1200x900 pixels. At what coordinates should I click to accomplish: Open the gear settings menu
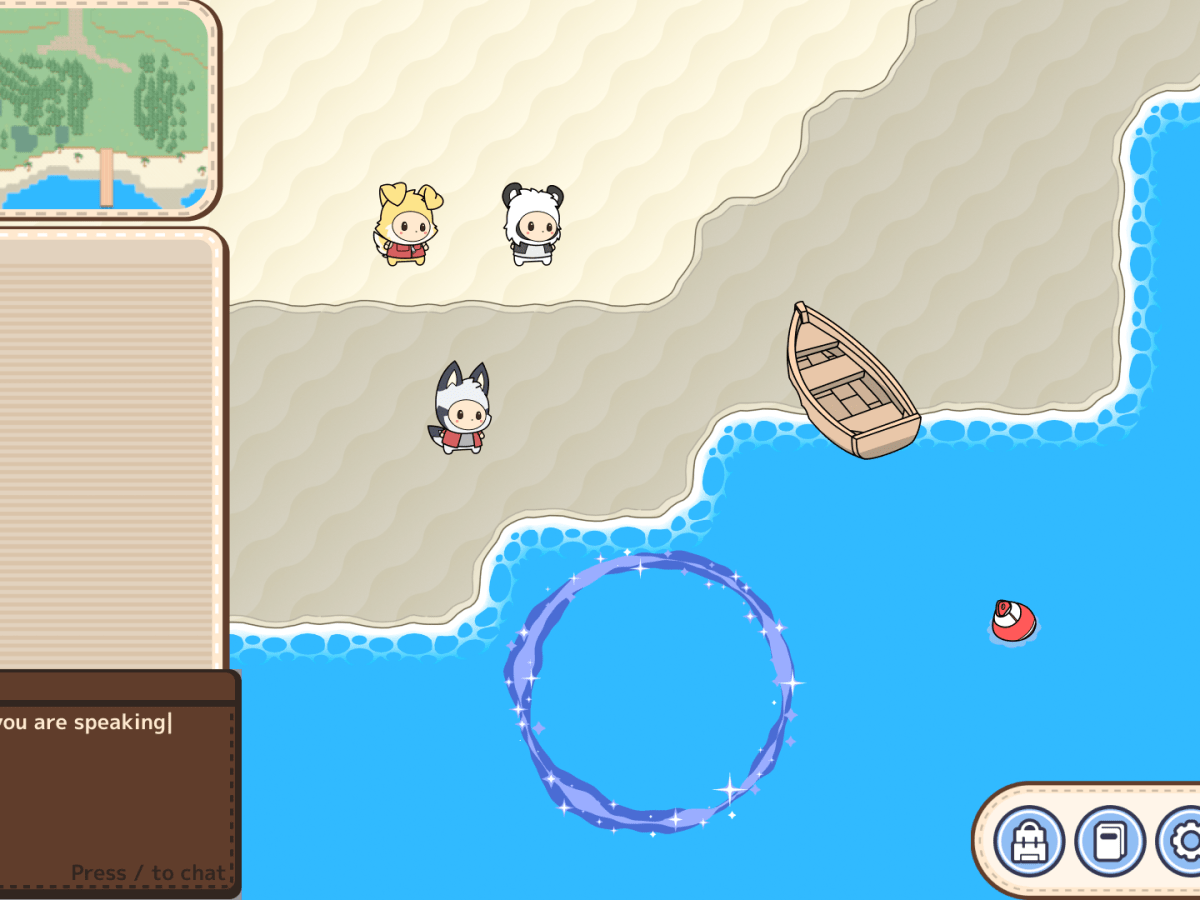1183,842
